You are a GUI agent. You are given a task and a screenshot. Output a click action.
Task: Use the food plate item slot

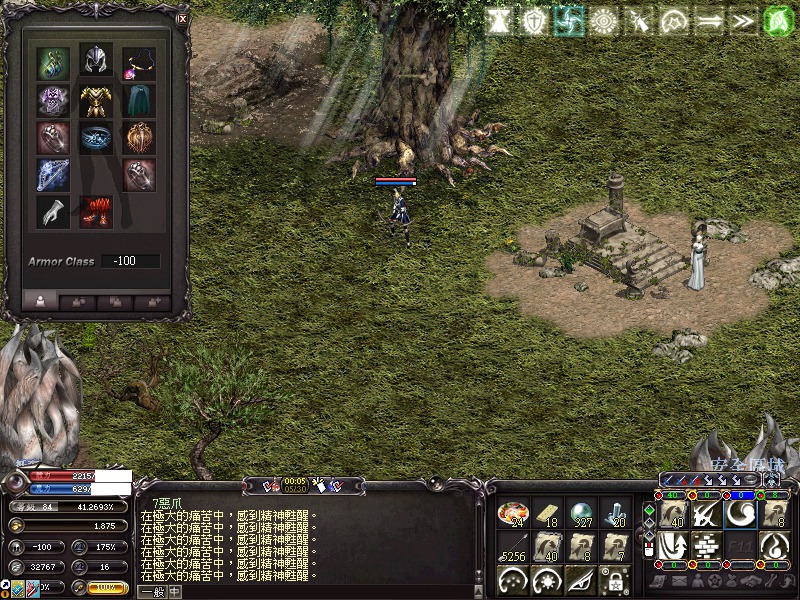pos(513,514)
